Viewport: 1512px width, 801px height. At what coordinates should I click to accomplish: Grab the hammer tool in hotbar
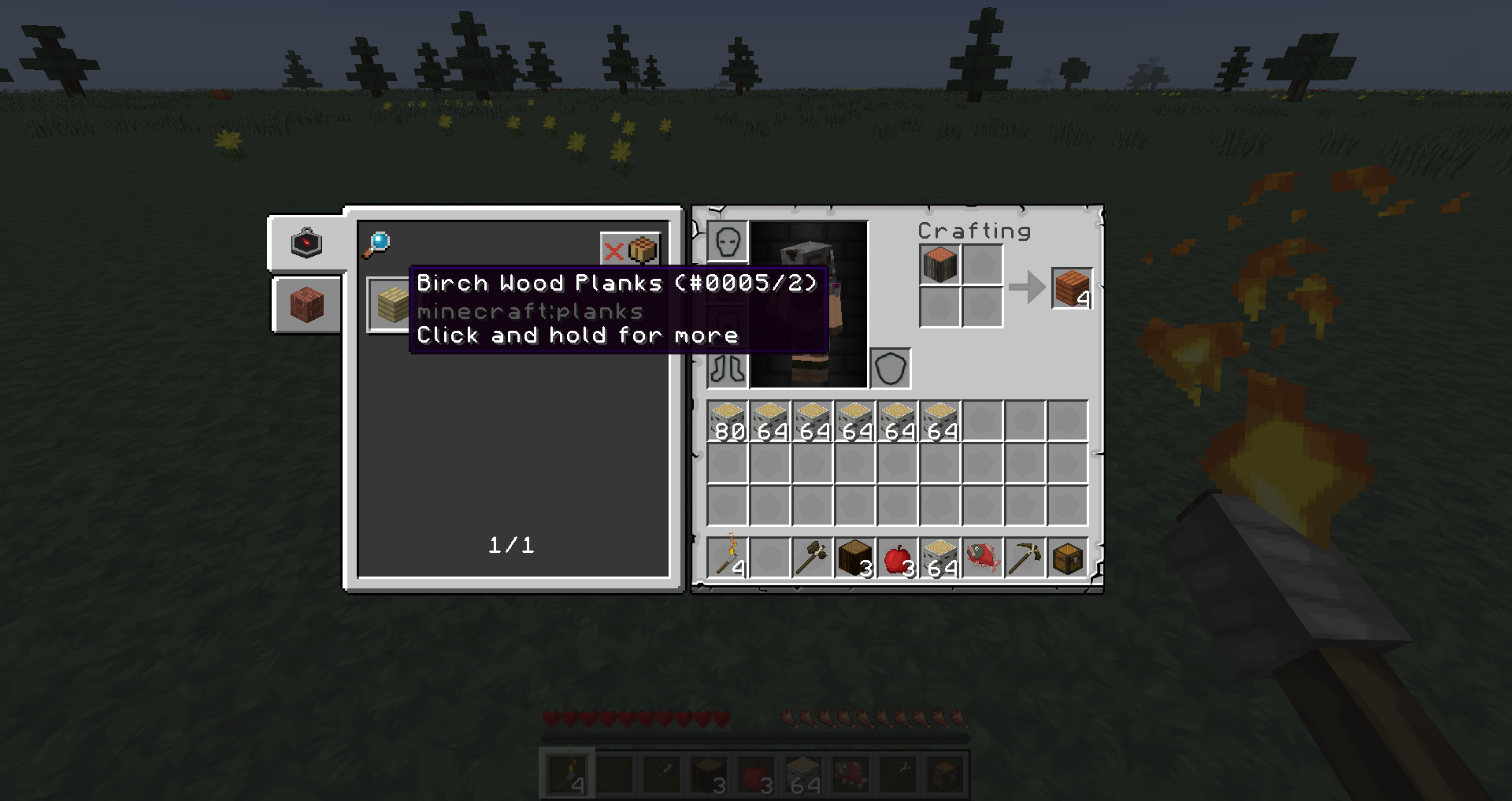click(812, 558)
